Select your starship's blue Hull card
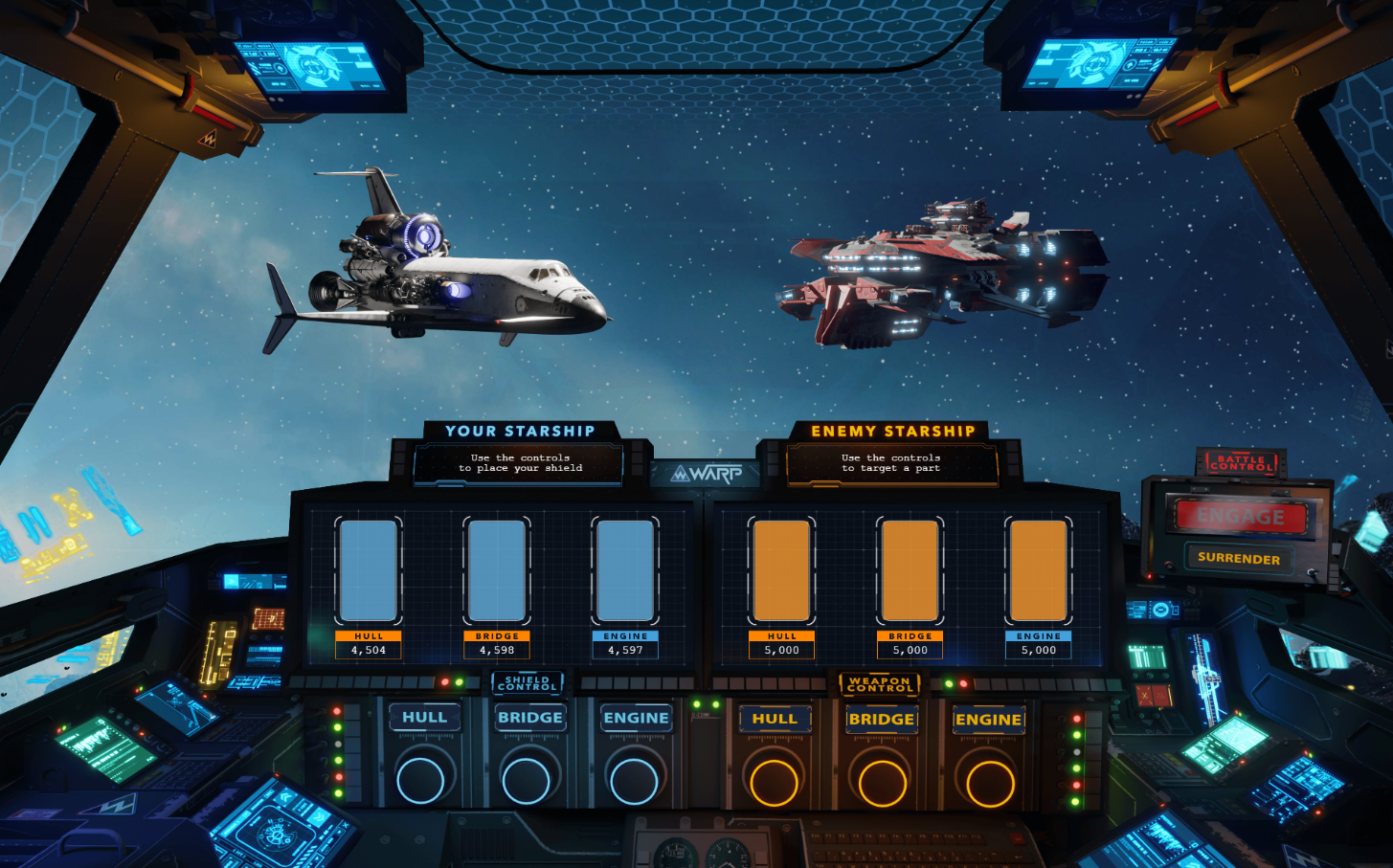The height and width of the screenshot is (868, 1393). point(369,571)
